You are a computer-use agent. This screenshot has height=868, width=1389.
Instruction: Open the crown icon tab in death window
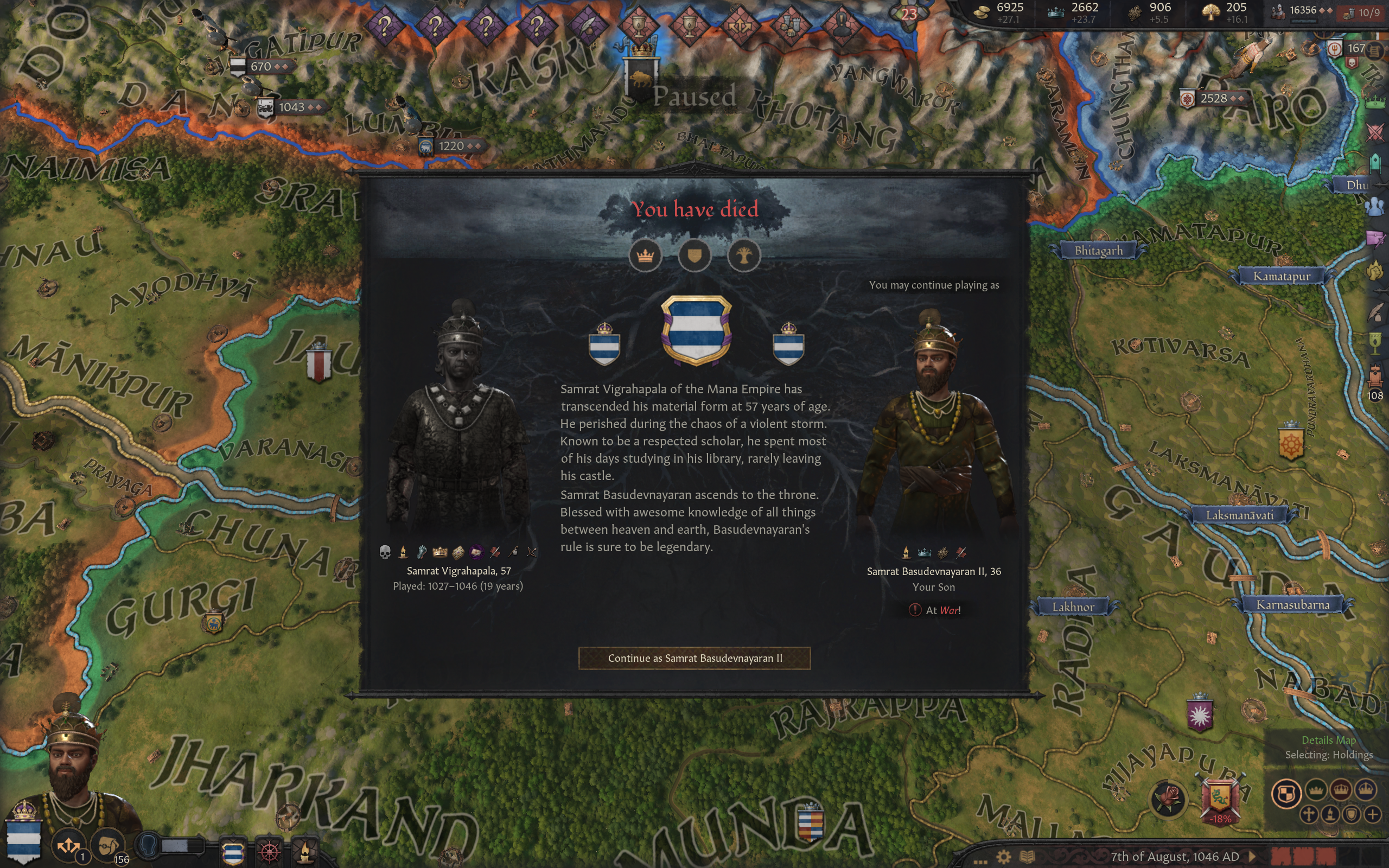[x=645, y=256]
